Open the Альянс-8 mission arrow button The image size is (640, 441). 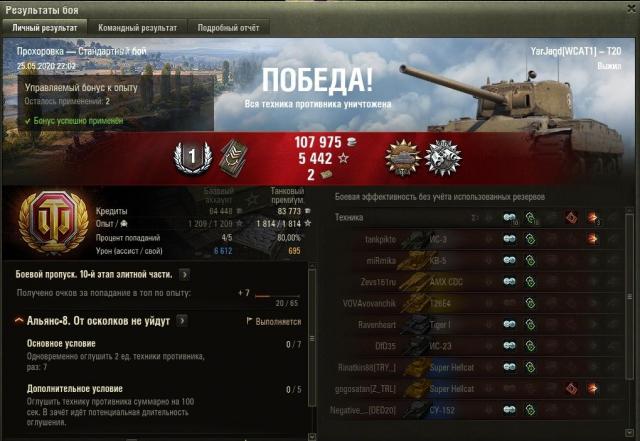pos(182,321)
